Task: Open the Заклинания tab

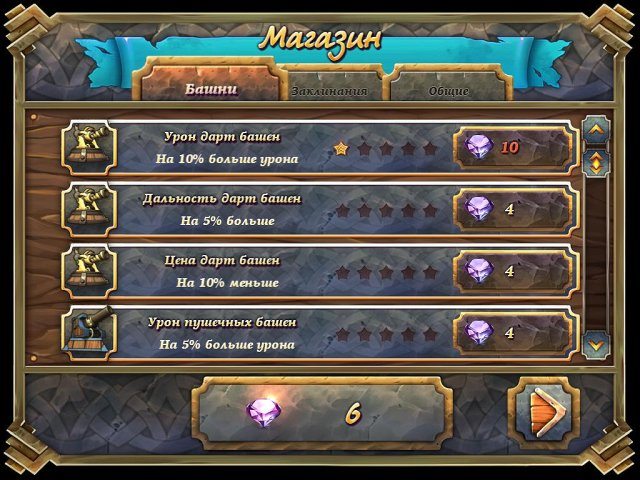Action: 329,90
